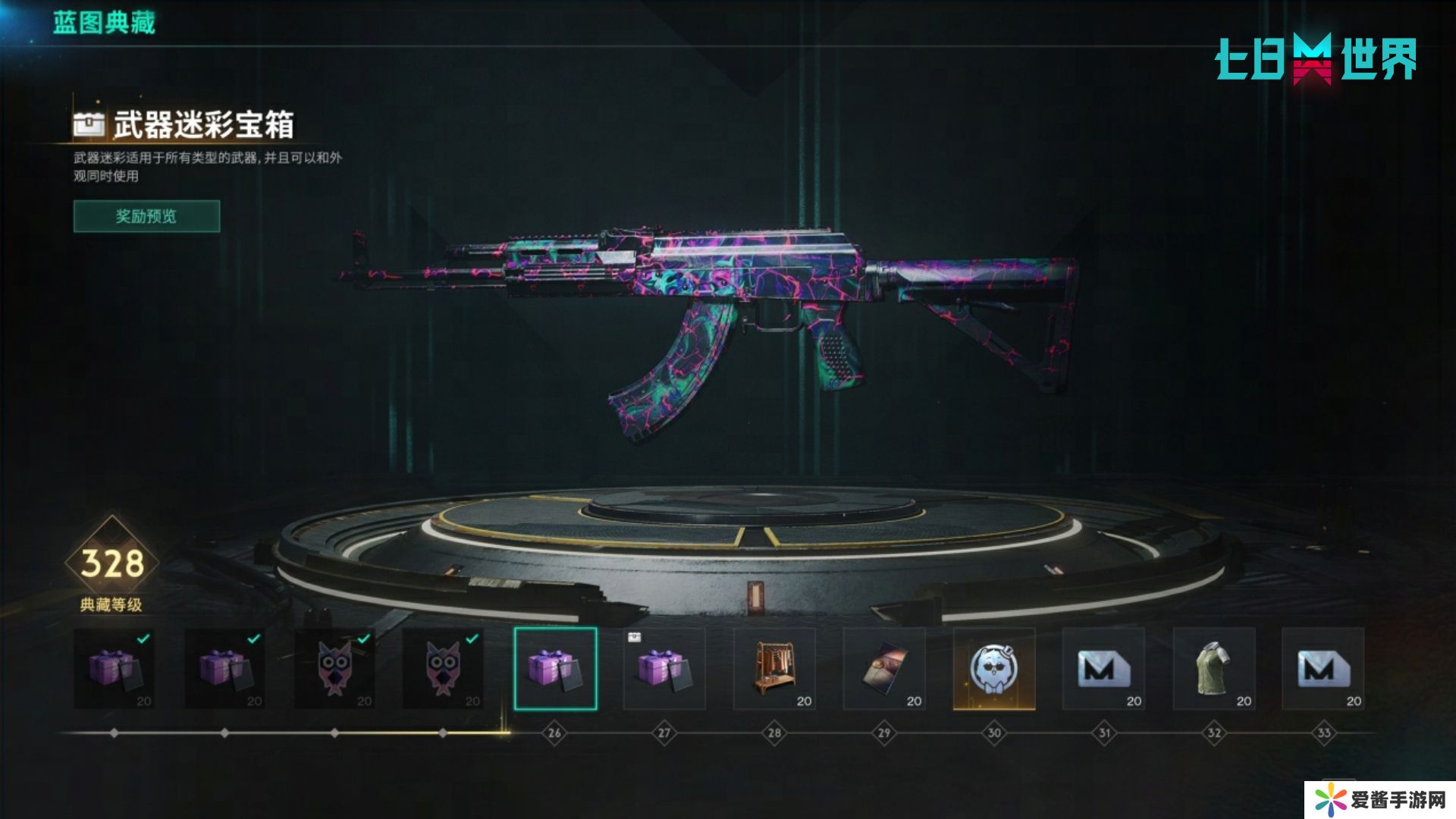Select the wooden clothing rack reward

pyautogui.click(x=774, y=669)
